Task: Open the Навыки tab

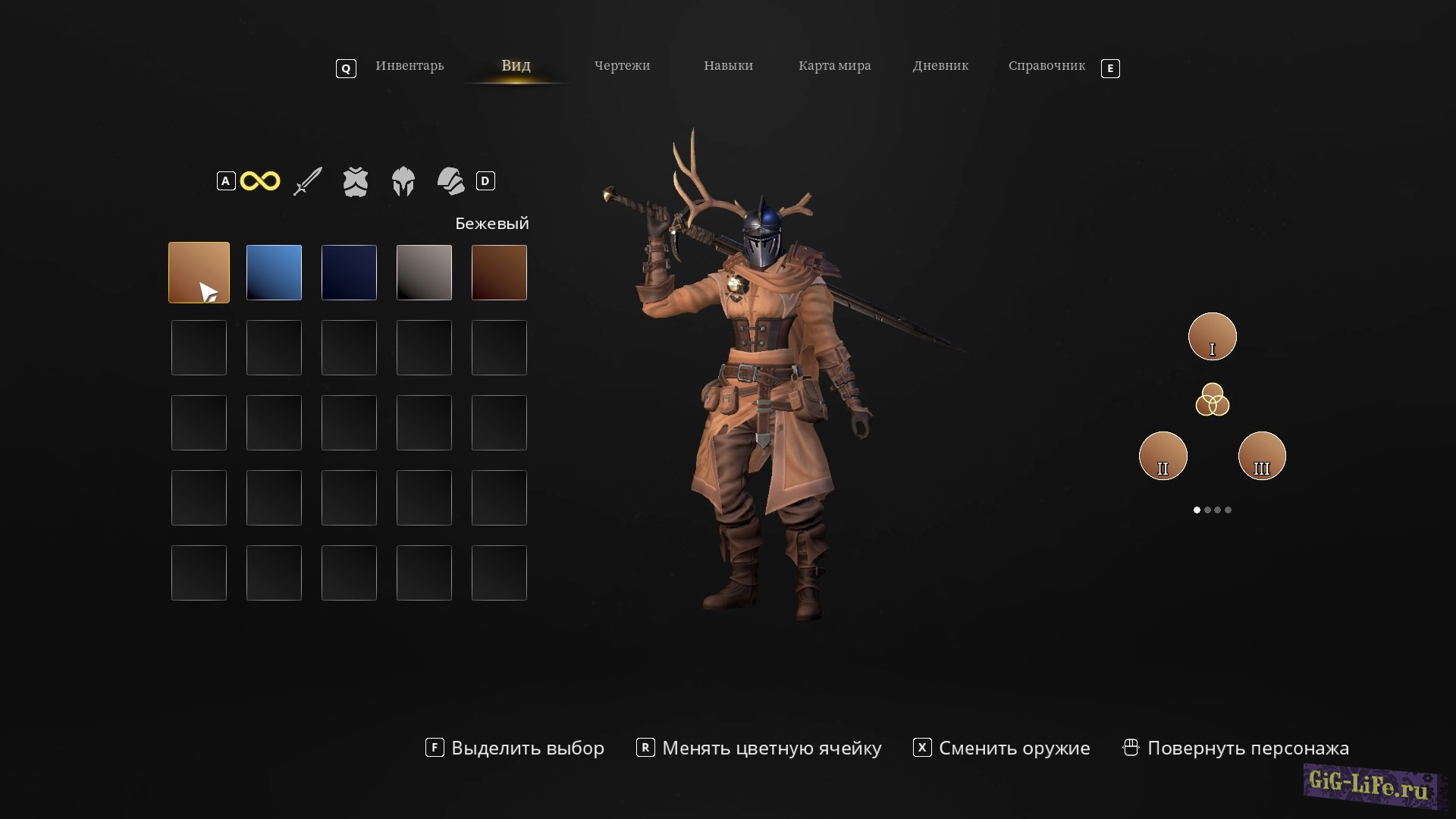Action: click(x=728, y=66)
